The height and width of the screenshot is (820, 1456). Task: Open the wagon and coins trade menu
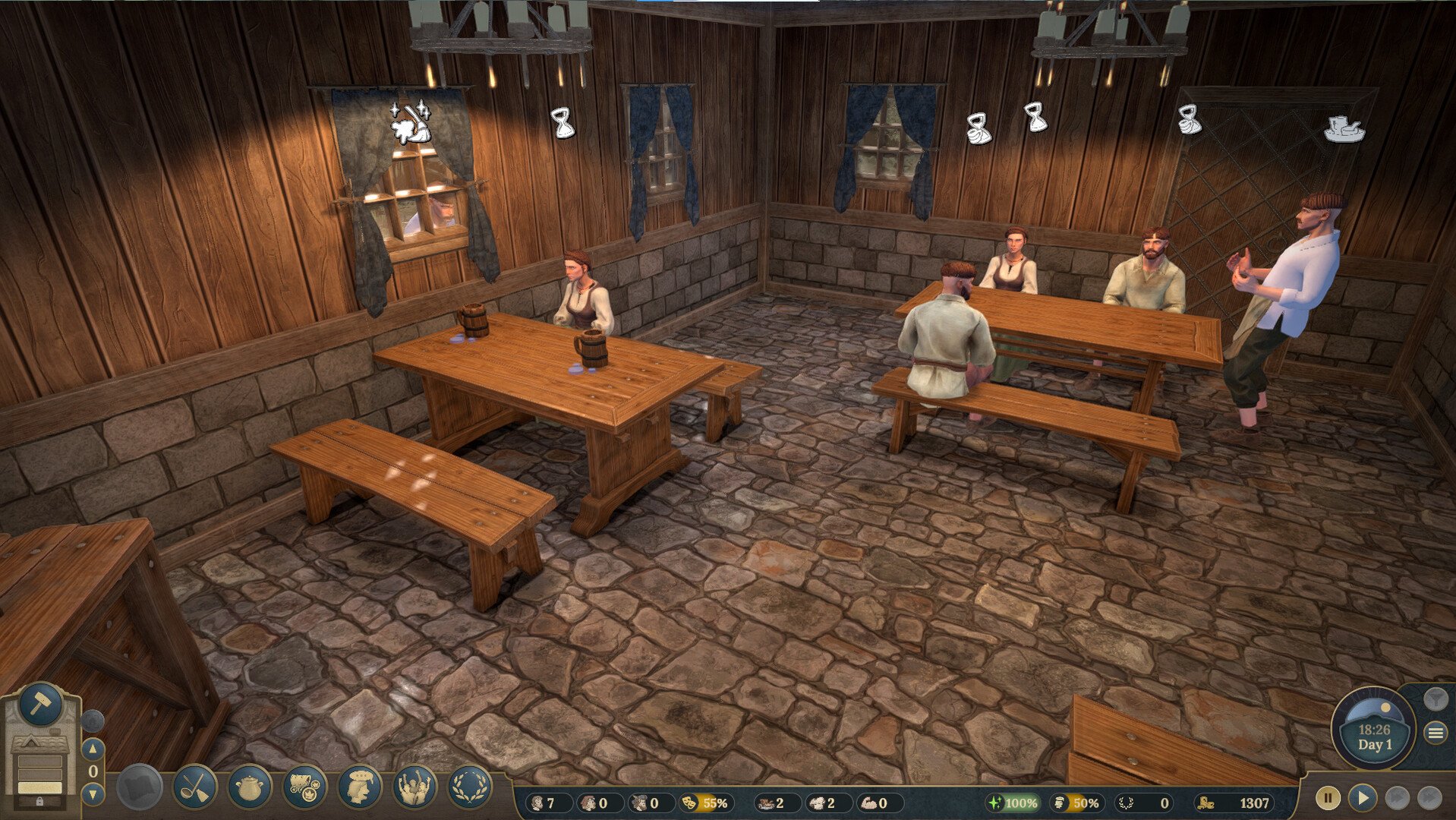[x=304, y=787]
